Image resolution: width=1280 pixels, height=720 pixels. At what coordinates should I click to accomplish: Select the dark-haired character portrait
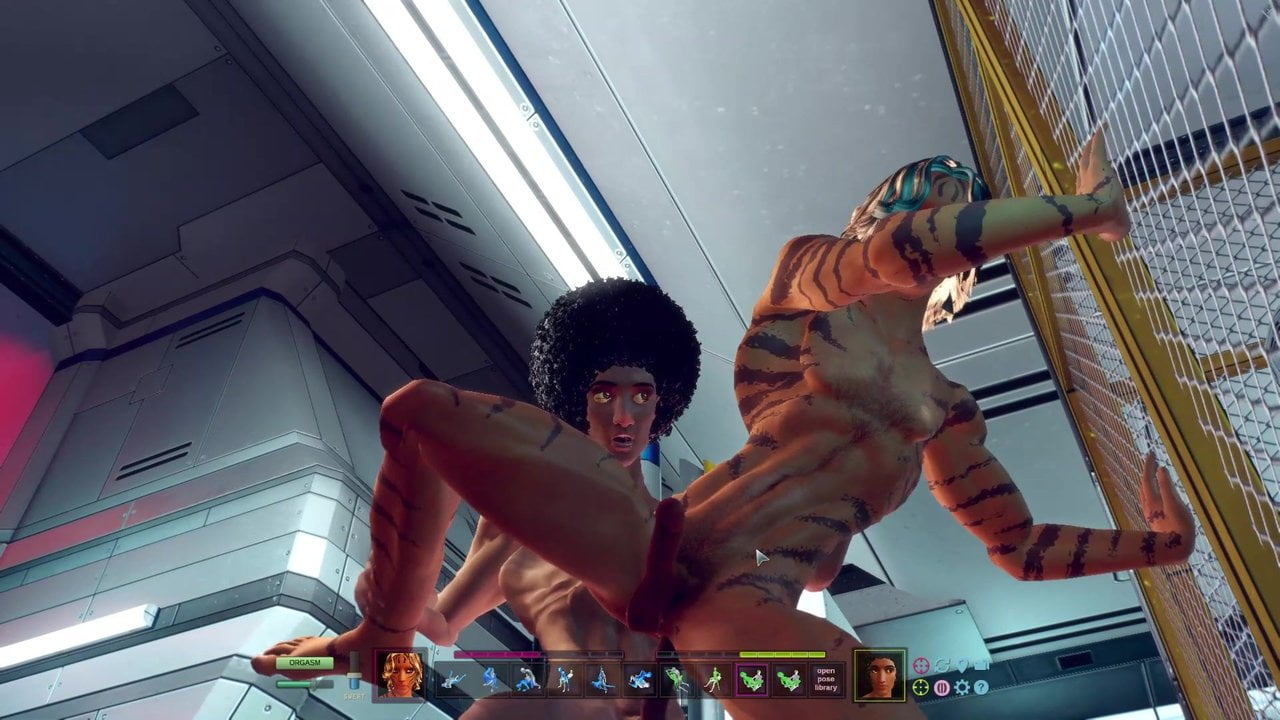tap(880, 675)
